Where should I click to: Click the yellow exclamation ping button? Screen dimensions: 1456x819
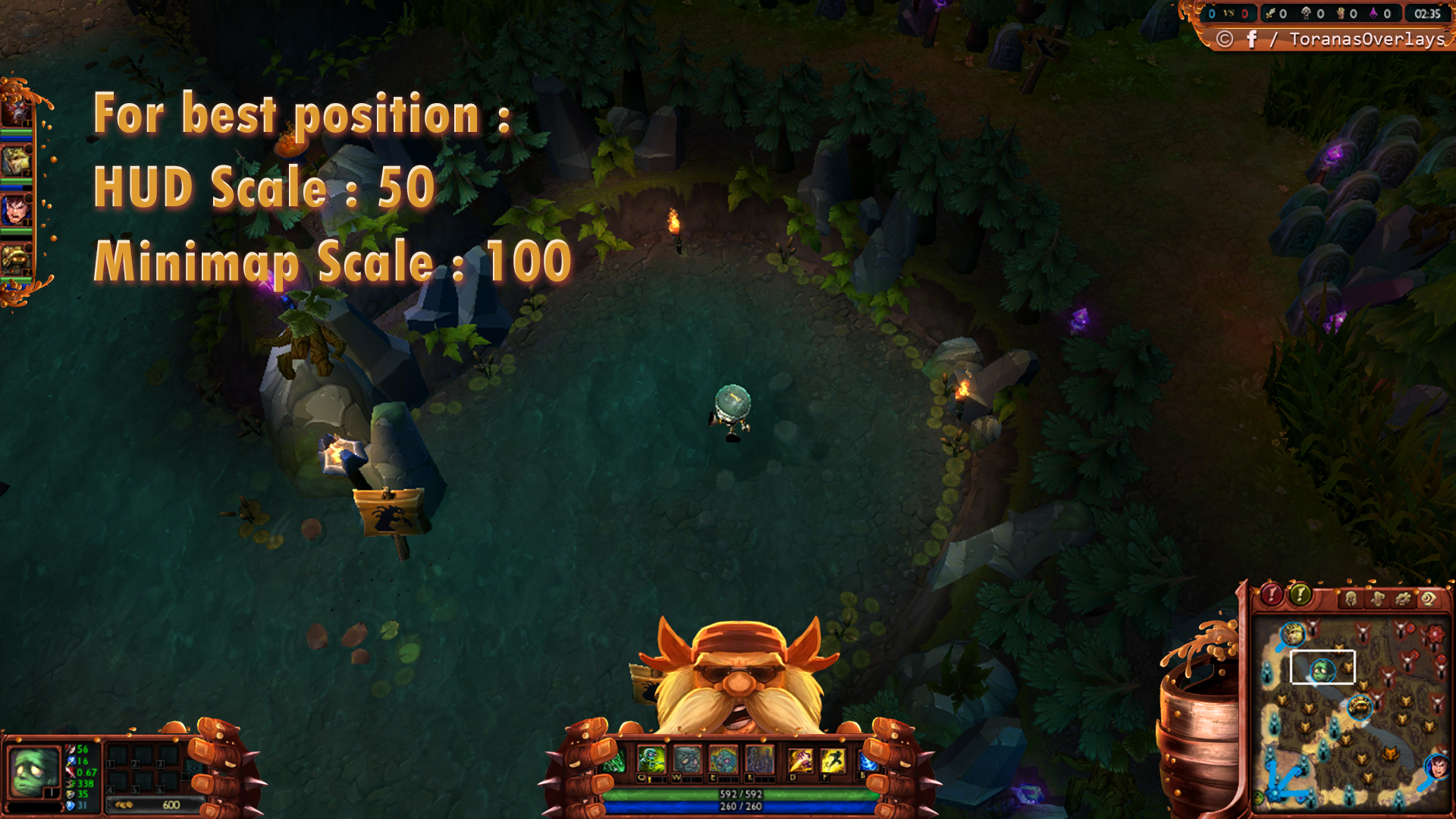tap(1300, 595)
